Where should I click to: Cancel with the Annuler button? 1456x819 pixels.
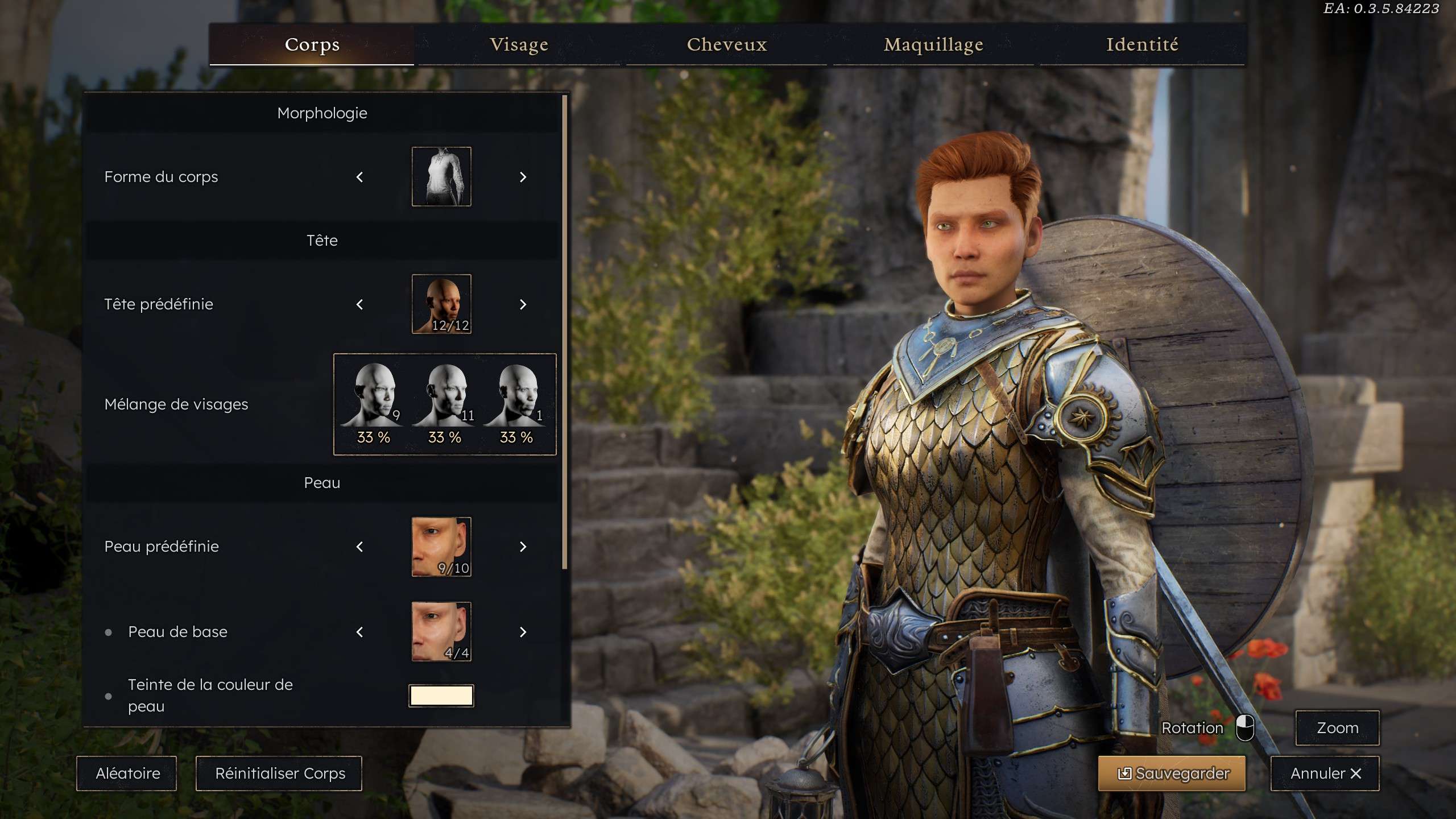tap(1325, 773)
